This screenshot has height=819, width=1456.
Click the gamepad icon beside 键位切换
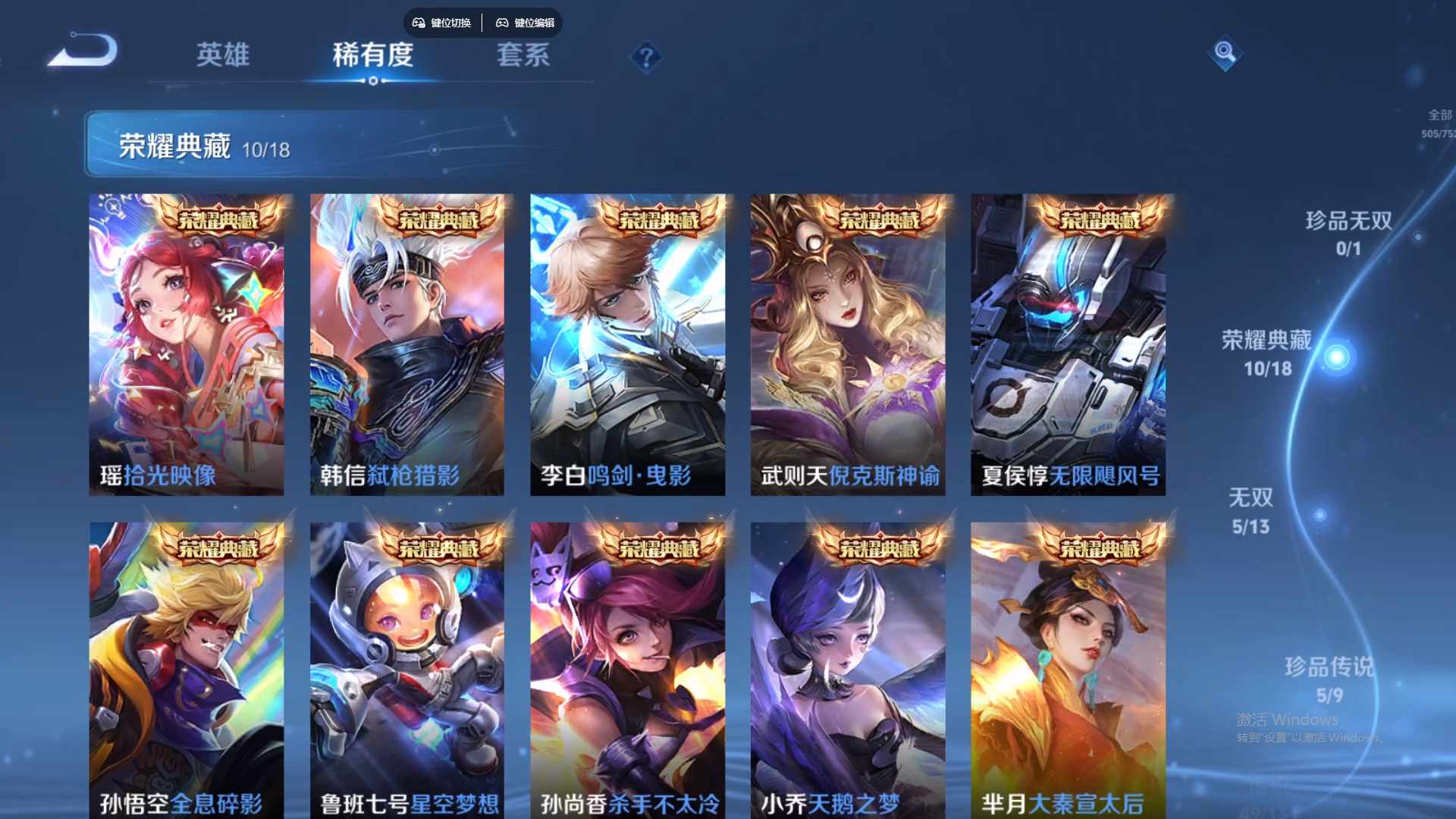pyautogui.click(x=417, y=23)
